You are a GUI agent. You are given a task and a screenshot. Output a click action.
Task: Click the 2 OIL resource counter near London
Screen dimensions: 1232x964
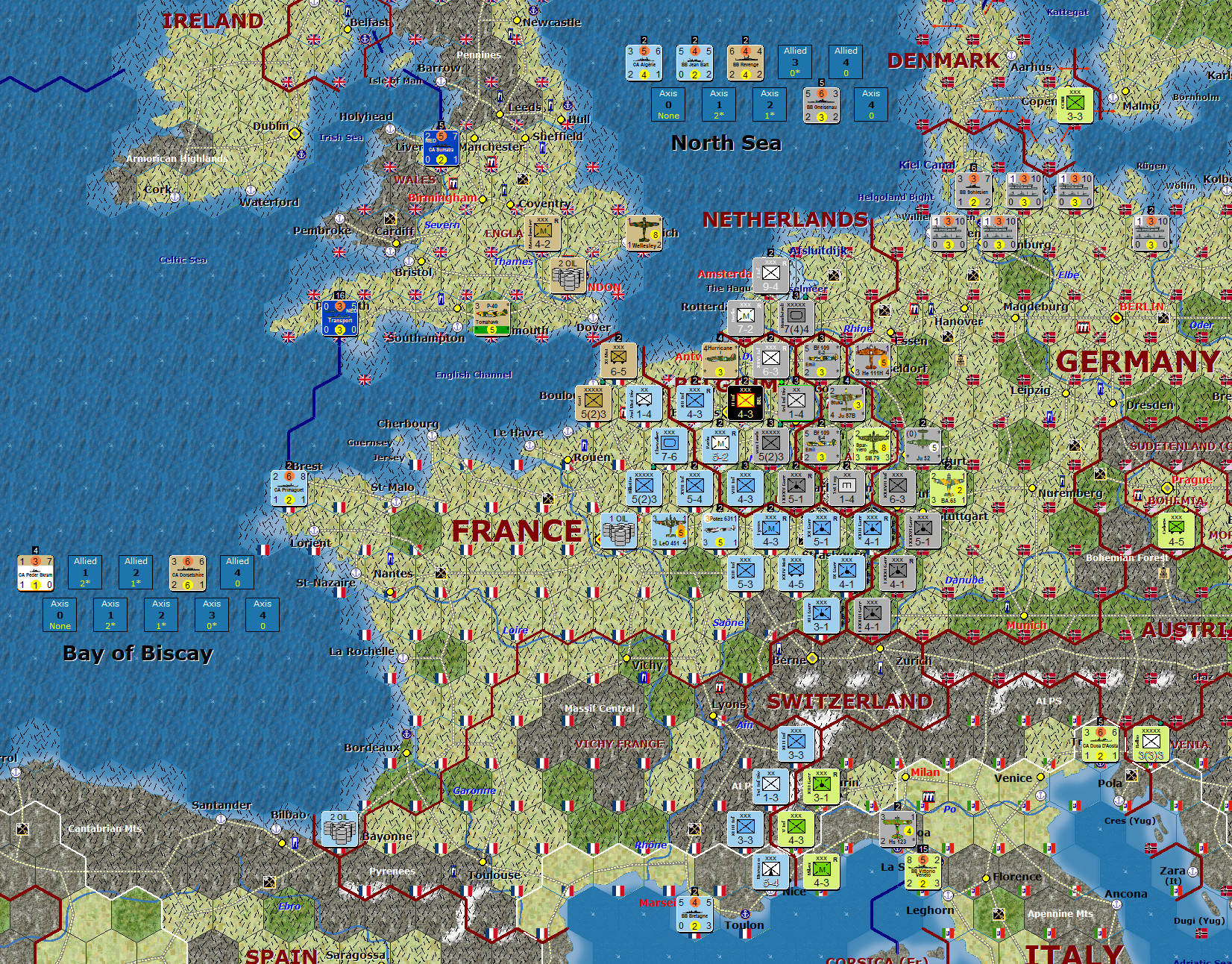(x=567, y=277)
